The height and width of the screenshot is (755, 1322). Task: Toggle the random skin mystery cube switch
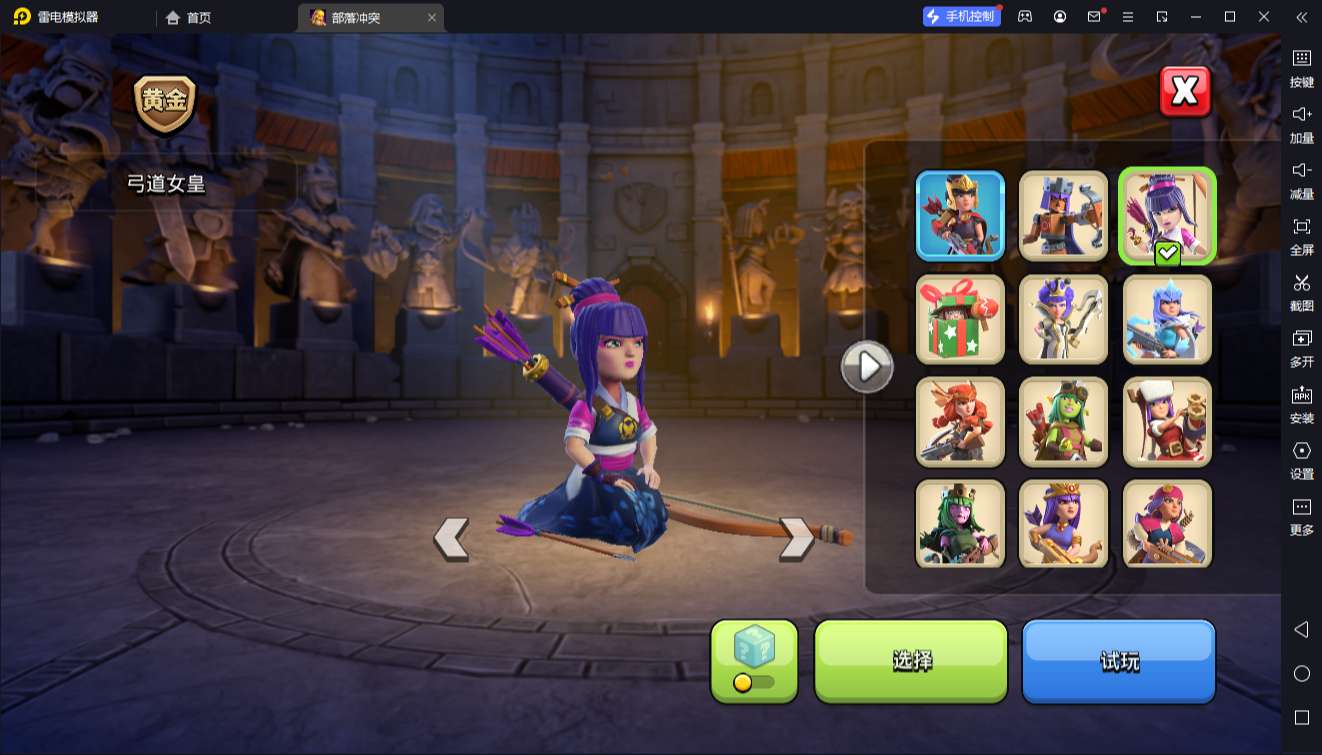754,661
